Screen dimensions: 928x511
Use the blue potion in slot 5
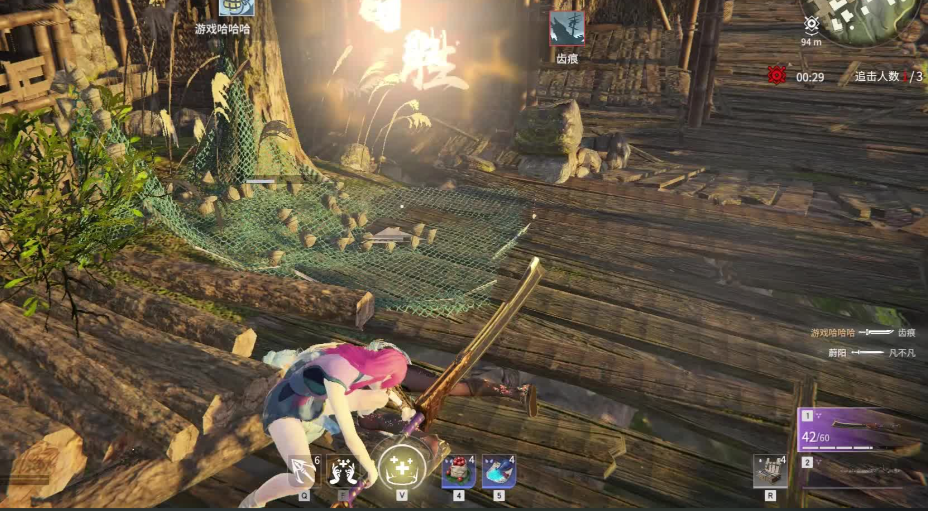pyautogui.click(x=499, y=470)
